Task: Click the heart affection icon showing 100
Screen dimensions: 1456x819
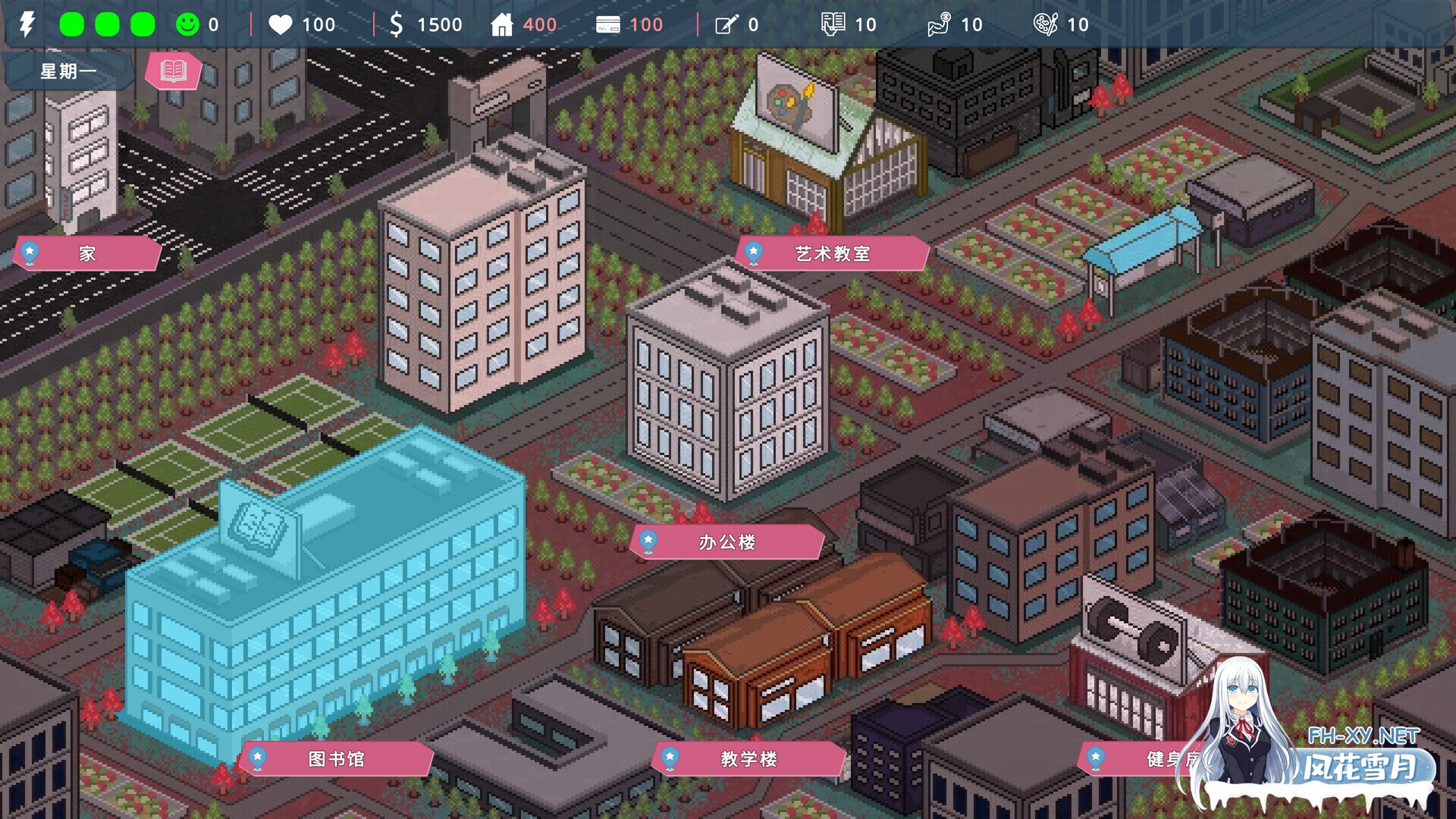Action: (281, 24)
